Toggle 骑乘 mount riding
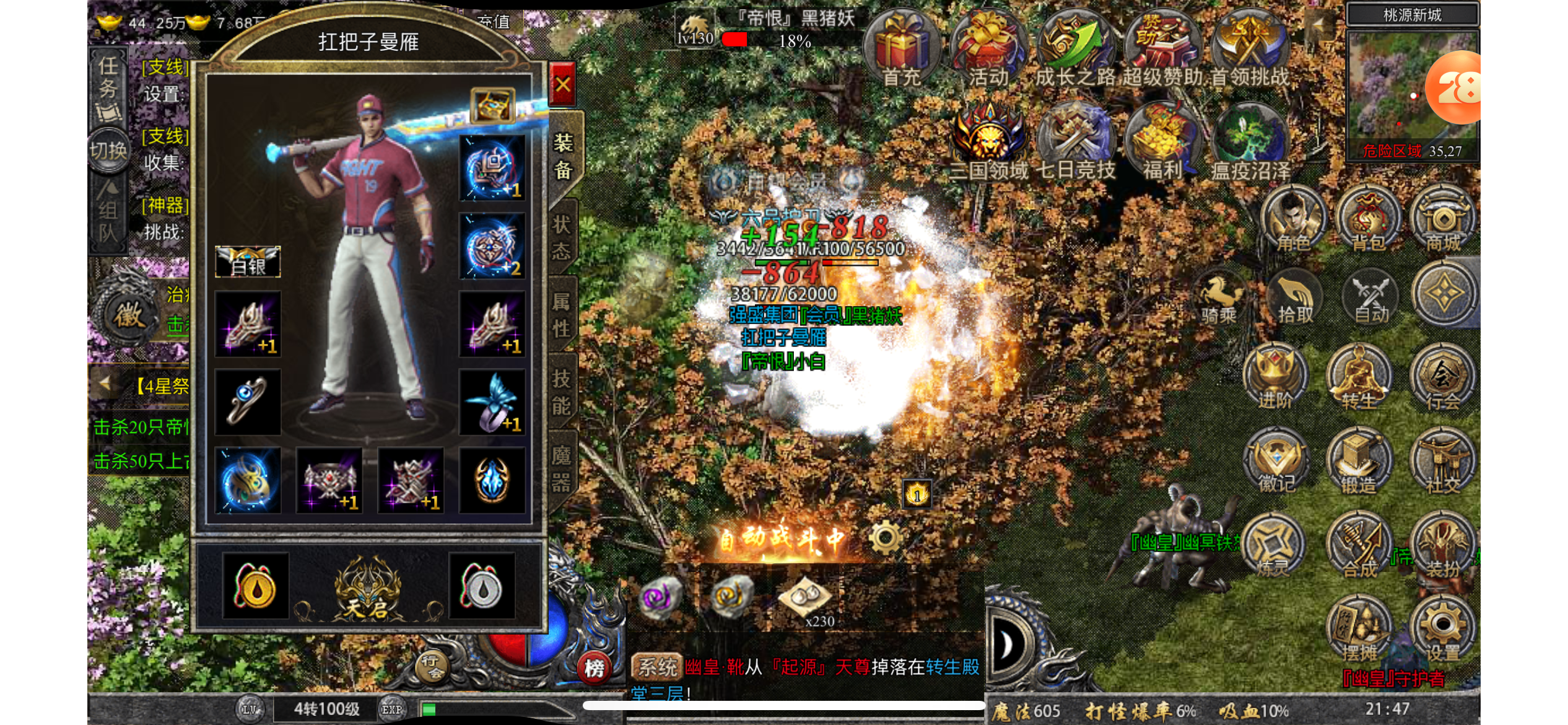1568x725 pixels. point(1218,299)
